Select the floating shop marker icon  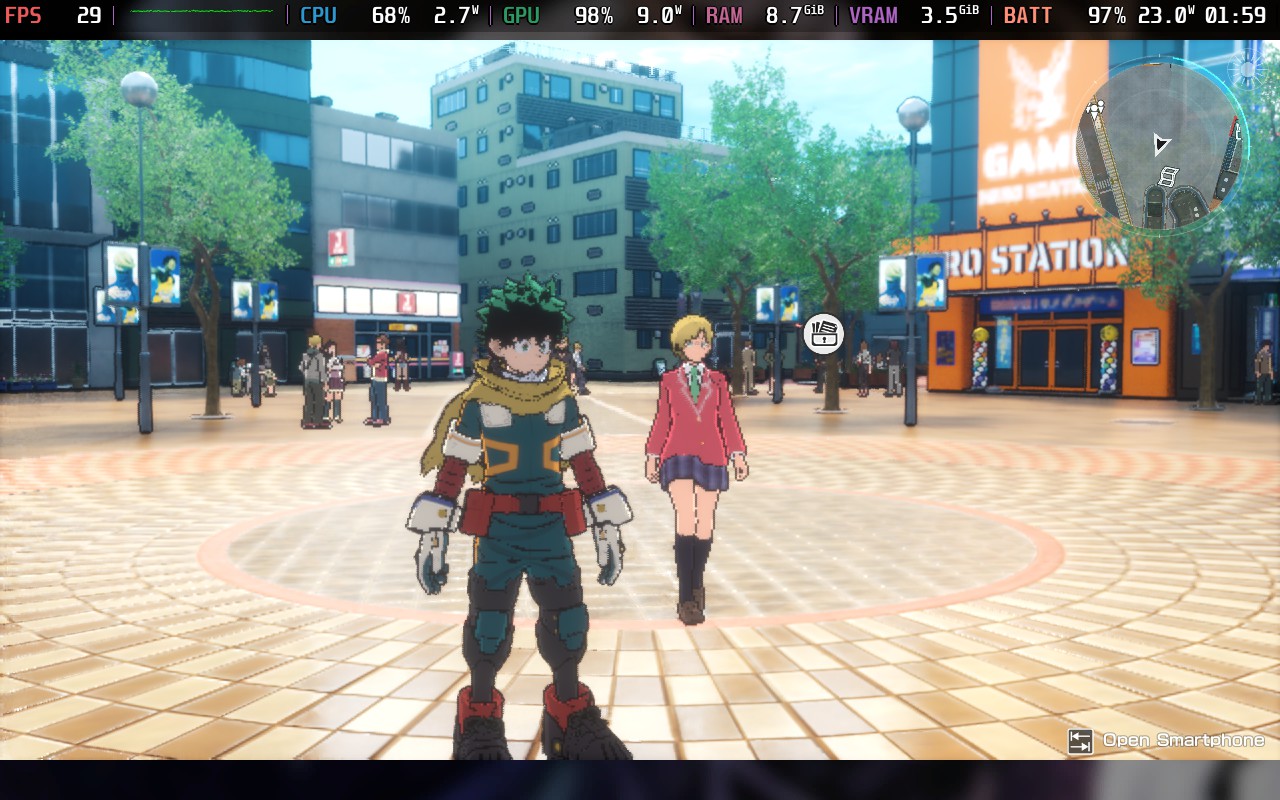point(823,334)
